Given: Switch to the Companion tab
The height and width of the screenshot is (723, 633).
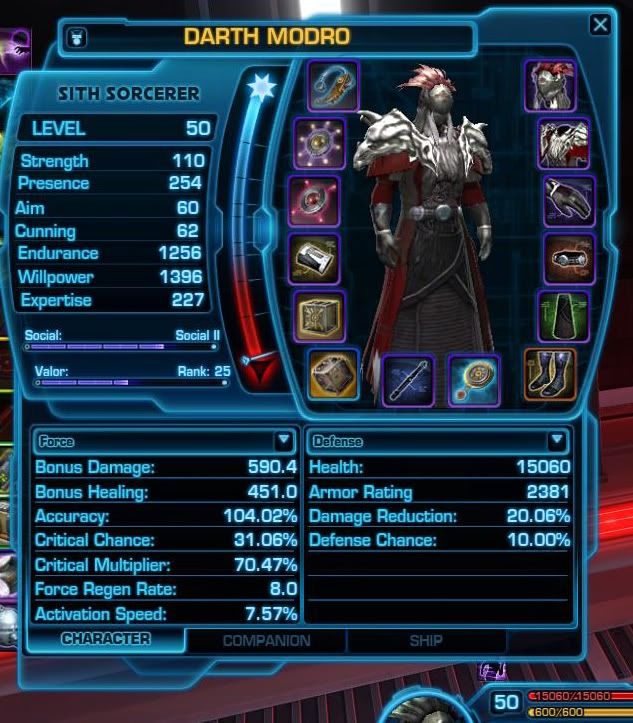Looking at the screenshot, I should 266,641.
